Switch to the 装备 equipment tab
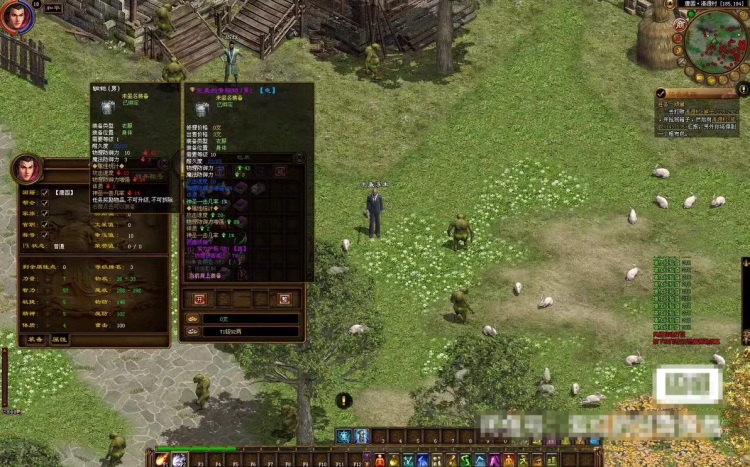 (x=34, y=339)
